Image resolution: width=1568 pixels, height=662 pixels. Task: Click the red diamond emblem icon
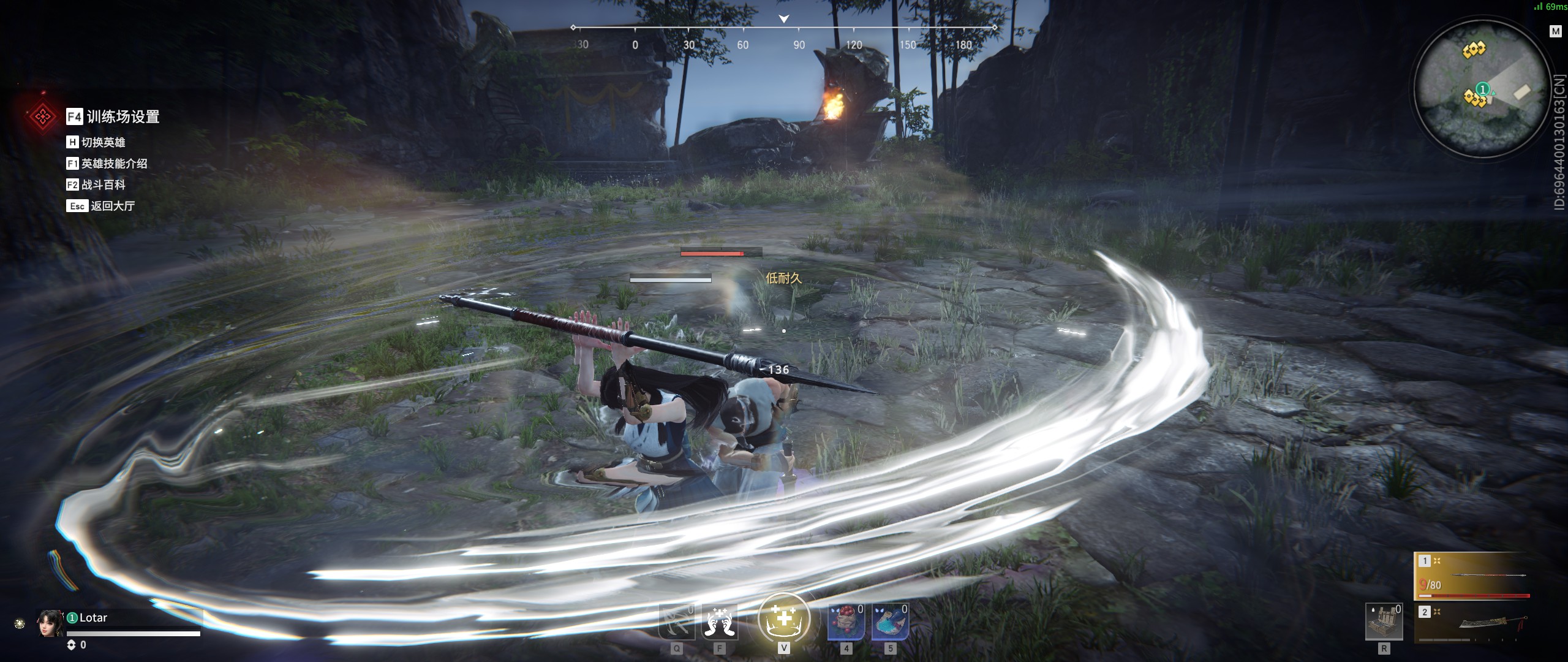42,116
